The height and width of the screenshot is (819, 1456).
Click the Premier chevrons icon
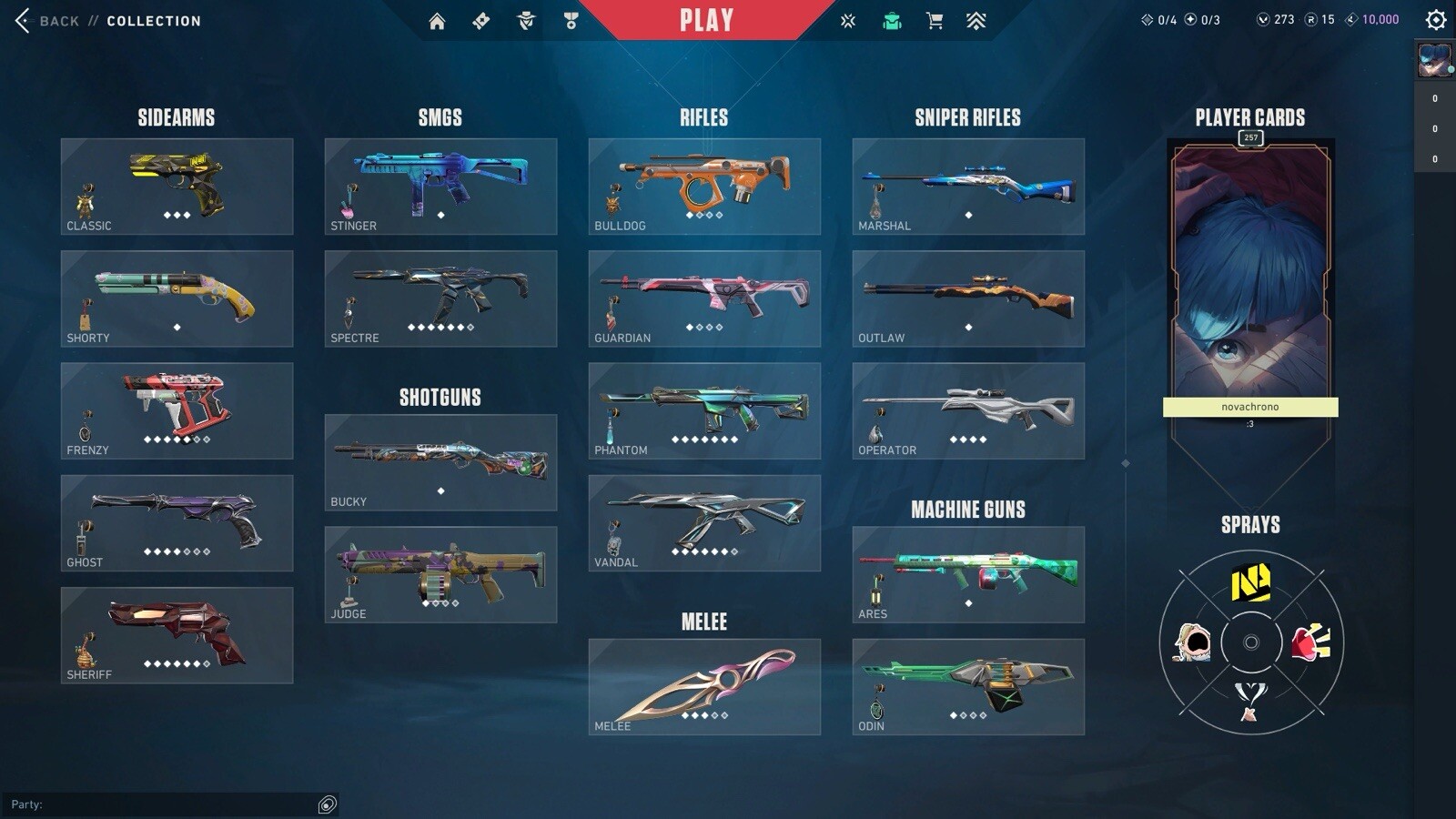(x=975, y=20)
